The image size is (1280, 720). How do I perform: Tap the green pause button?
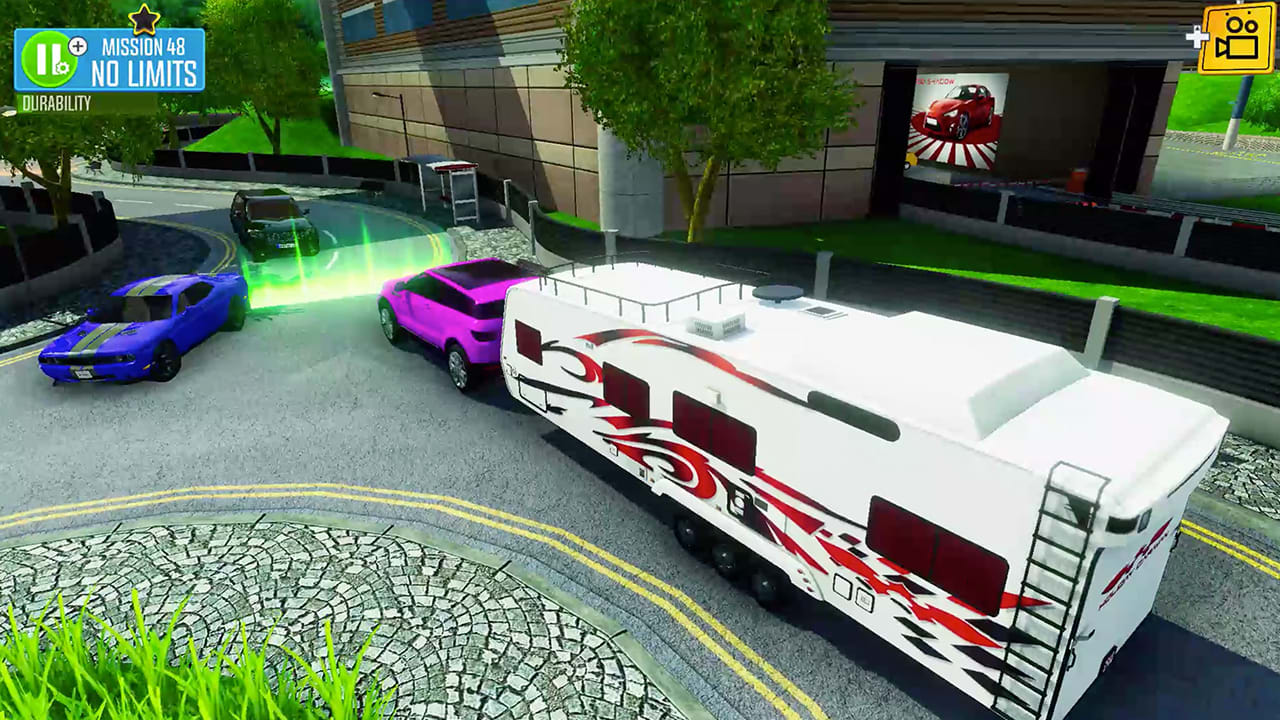pos(48,60)
